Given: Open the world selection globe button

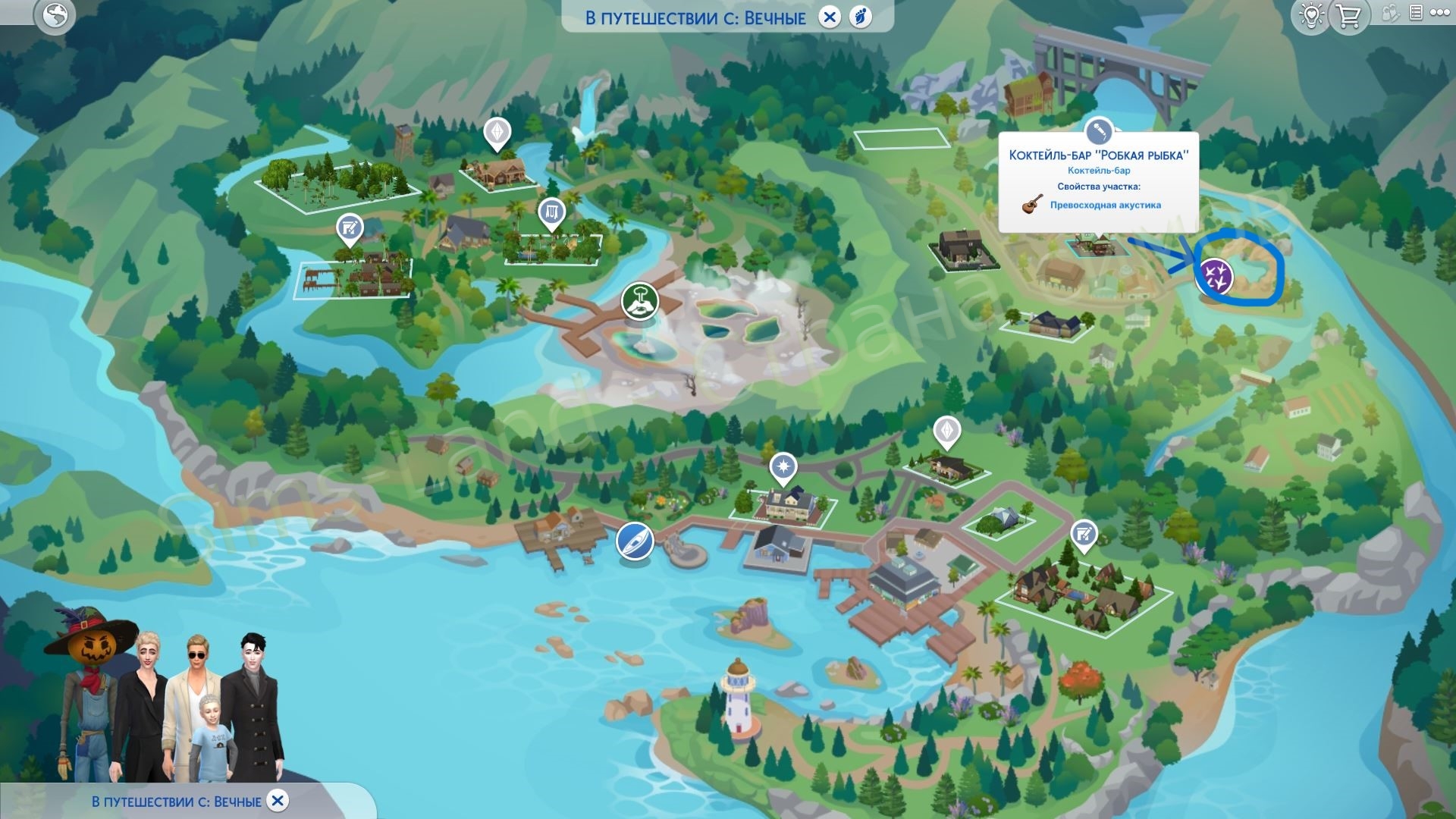Looking at the screenshot, I should pyautogui.click(x=55, y=14).
